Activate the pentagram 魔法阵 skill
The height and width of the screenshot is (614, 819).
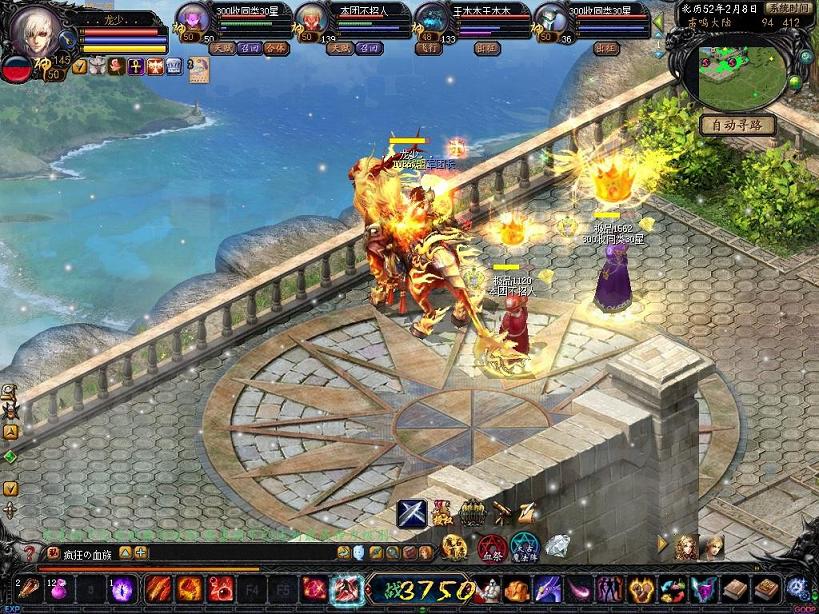coord(523,548)
